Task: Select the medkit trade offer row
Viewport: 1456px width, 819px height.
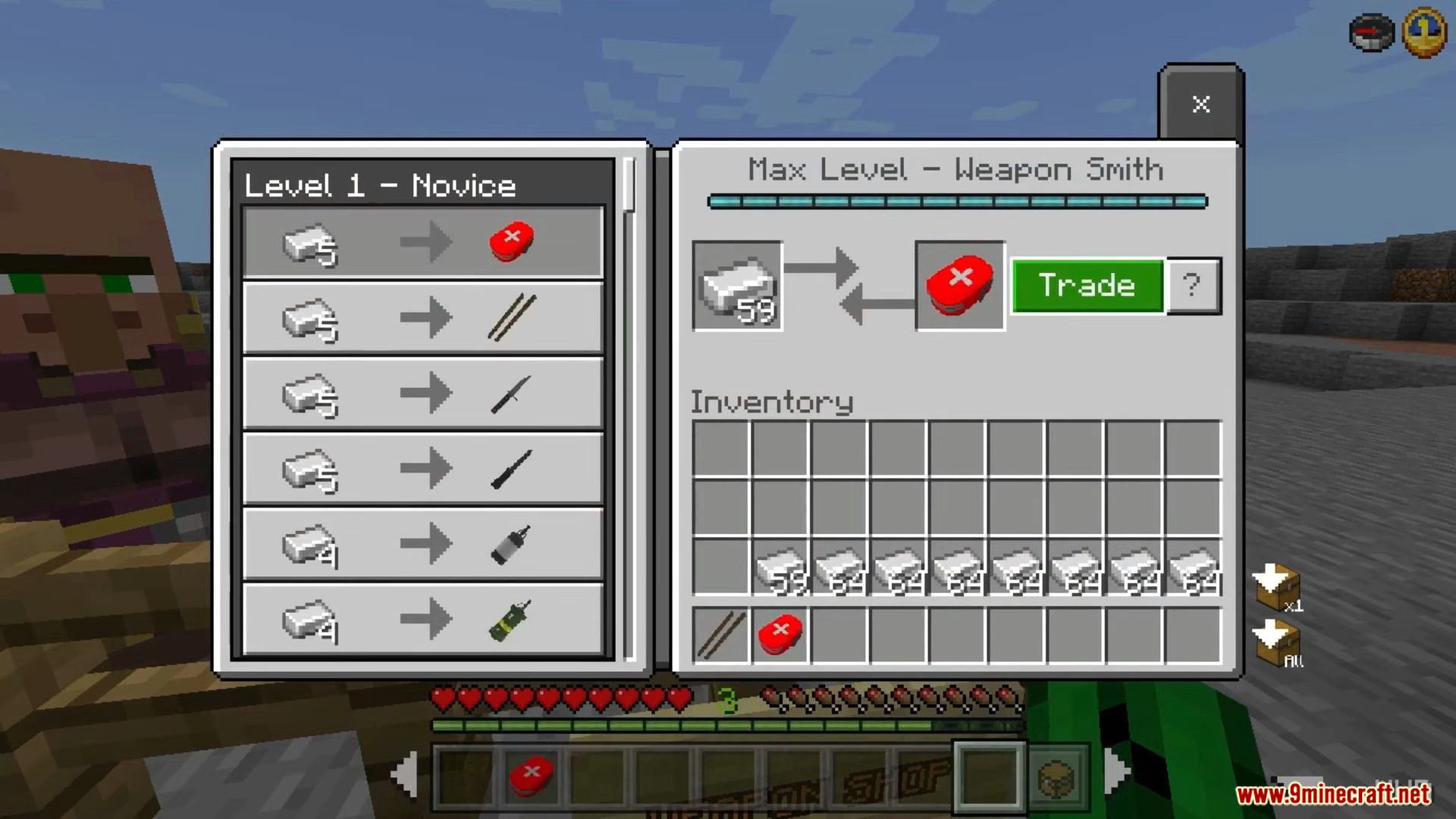Action: [x=423, y=243]
